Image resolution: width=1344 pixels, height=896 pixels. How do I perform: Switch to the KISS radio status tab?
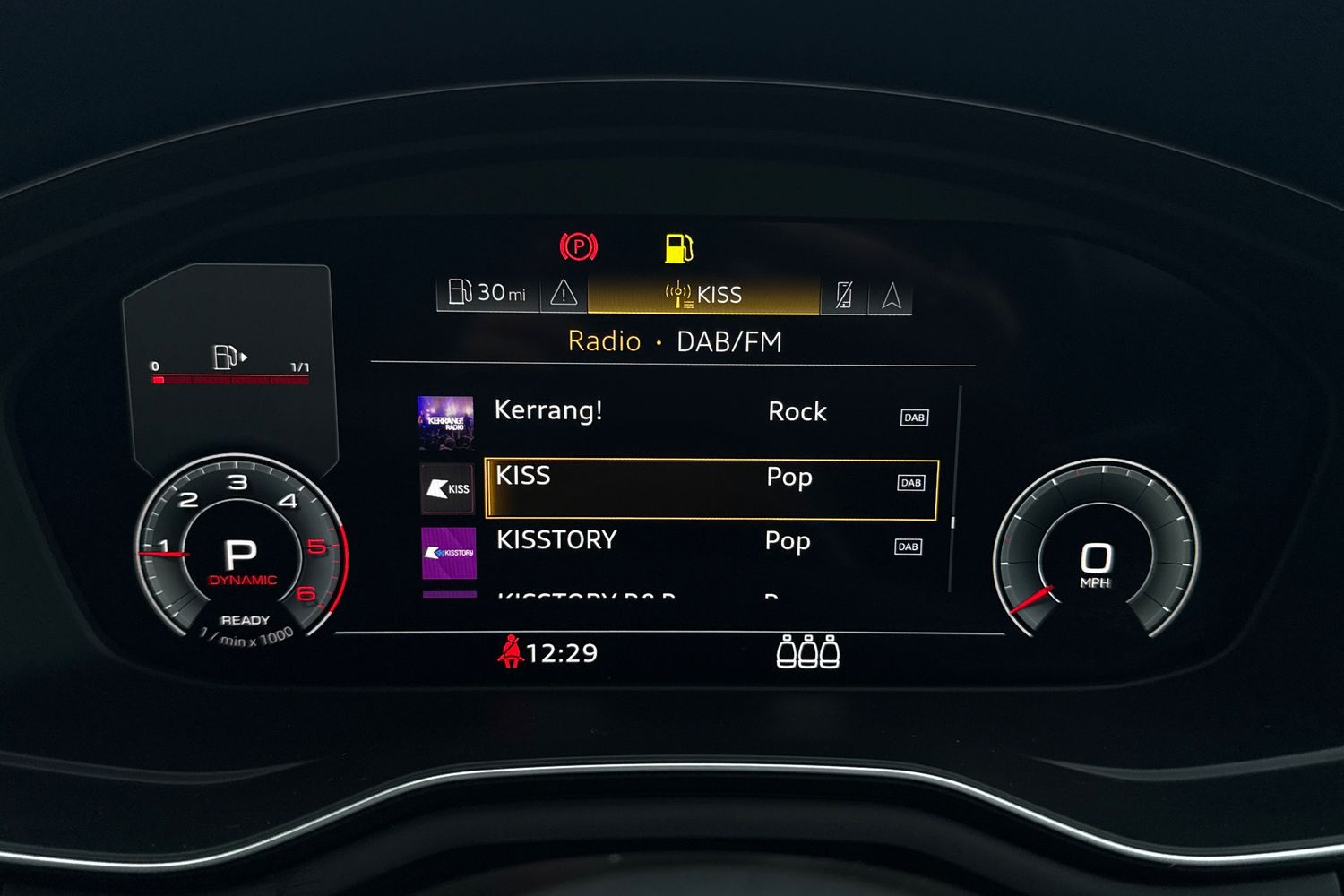(703, 293)
